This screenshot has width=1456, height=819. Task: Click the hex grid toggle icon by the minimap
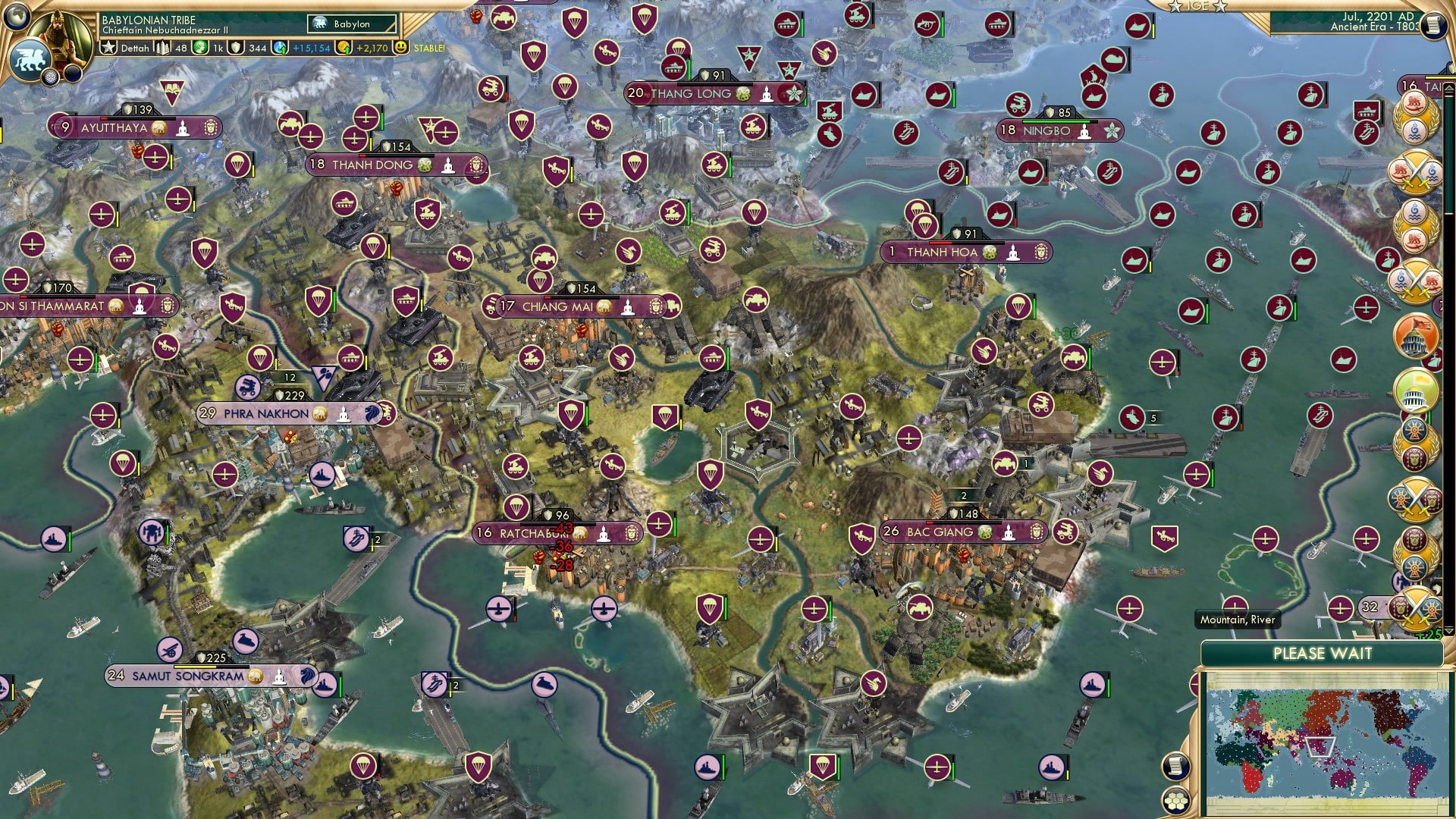[x=1175, y=801]
